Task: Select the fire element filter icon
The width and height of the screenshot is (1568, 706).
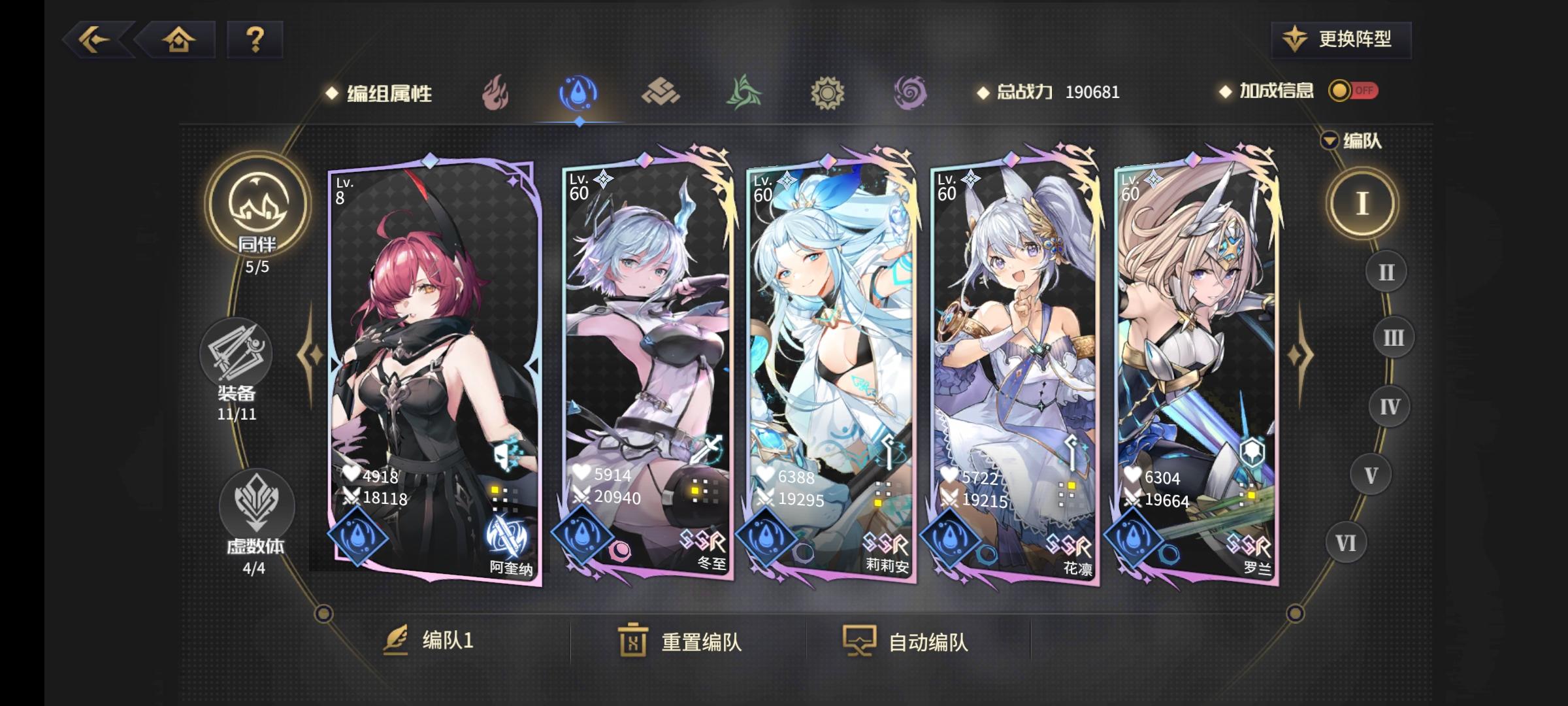Action: point(497,93)
